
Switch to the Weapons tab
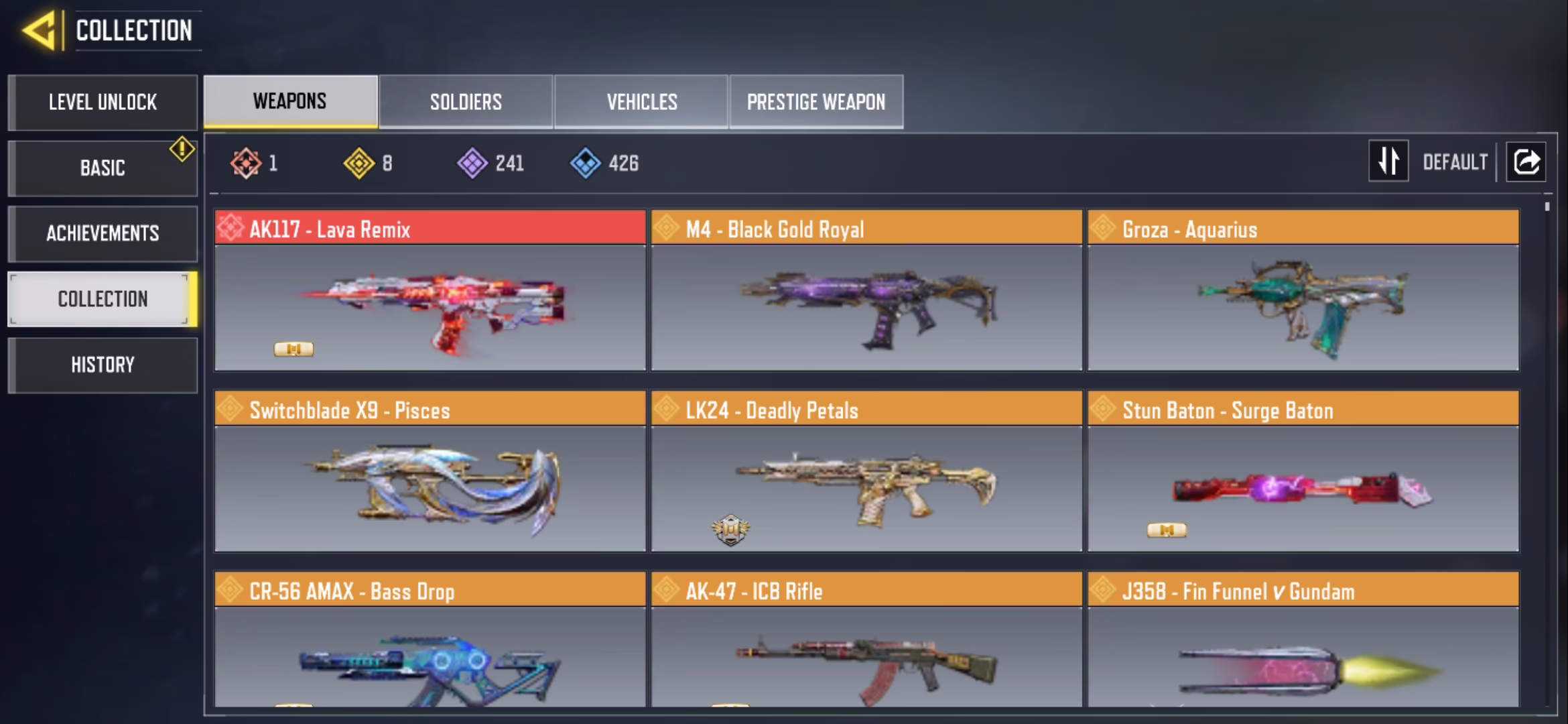point(290,101)
